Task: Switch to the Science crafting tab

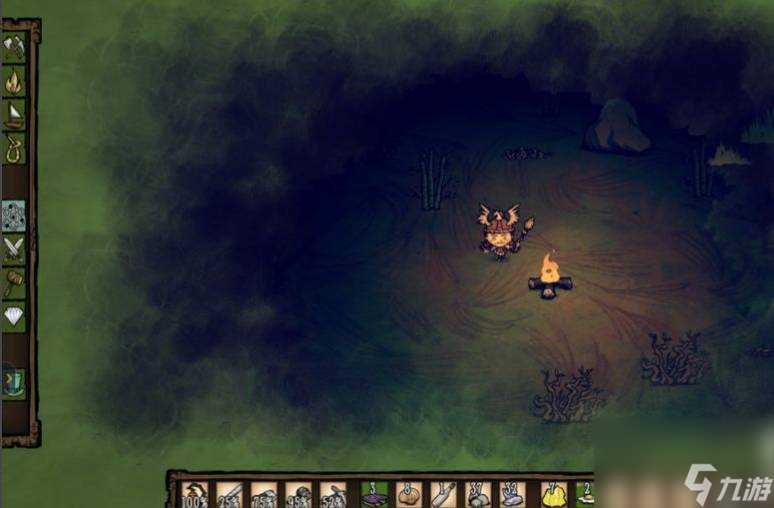Action: (x=14, y=215)
